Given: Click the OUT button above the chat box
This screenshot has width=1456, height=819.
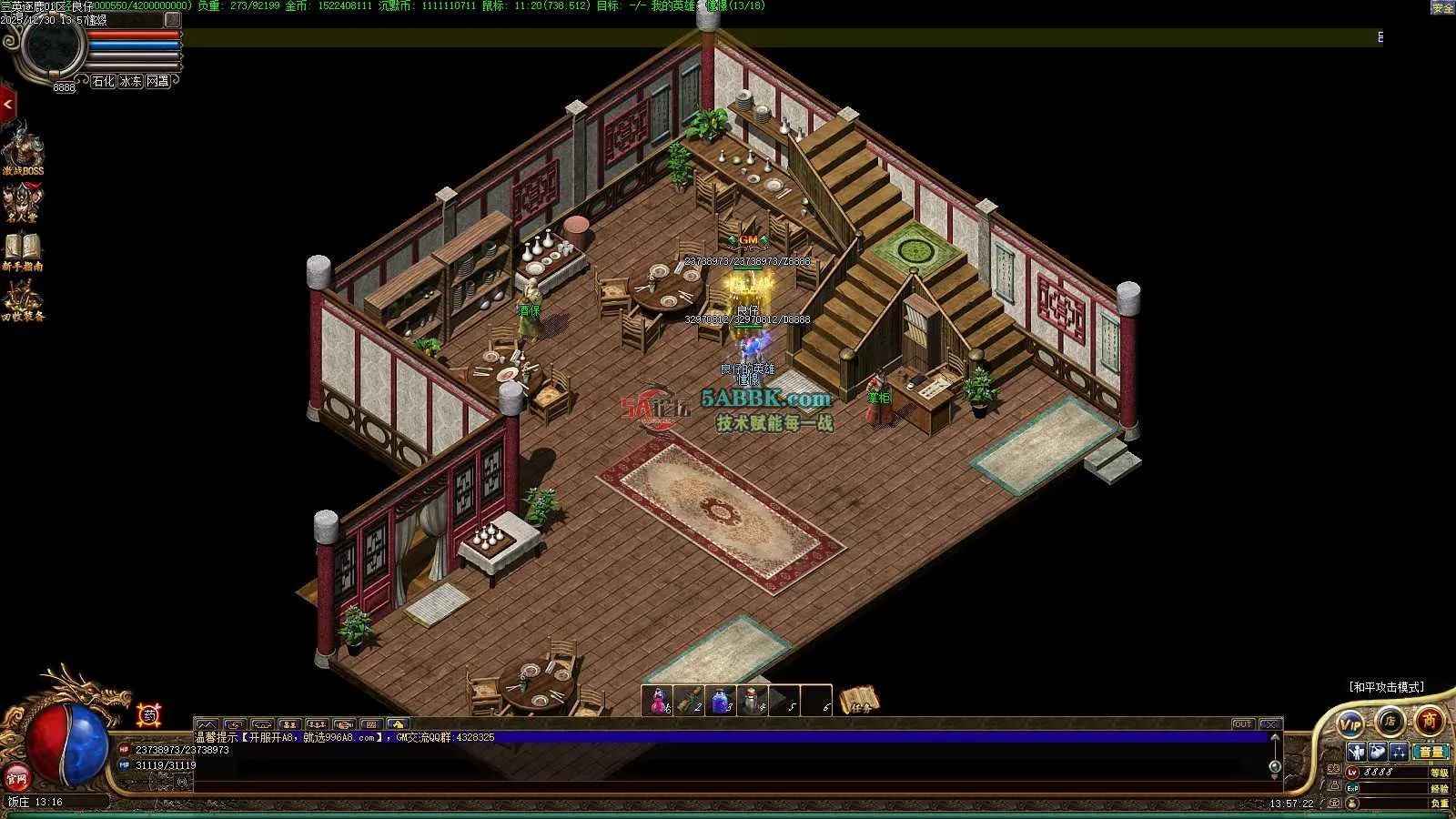Looking at the screenshot, I should point(1243,724).
